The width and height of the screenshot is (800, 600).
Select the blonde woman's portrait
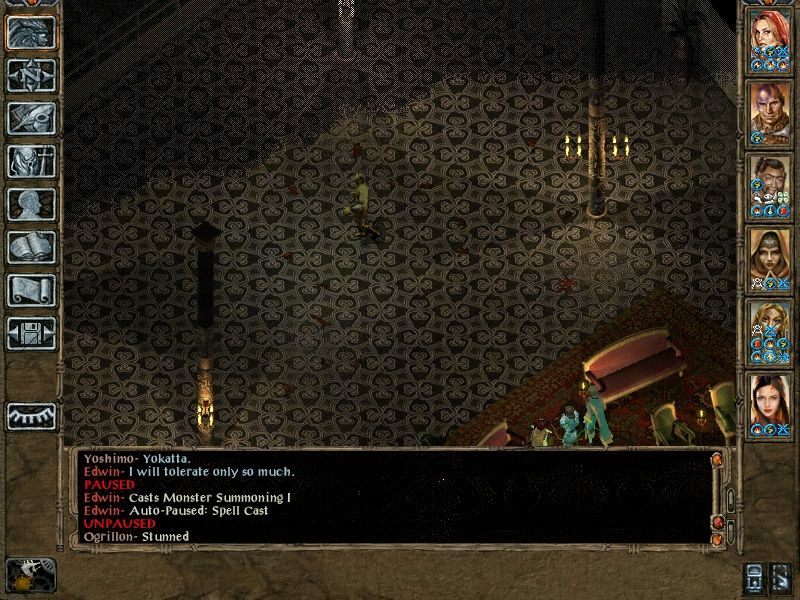click(770, 328)
